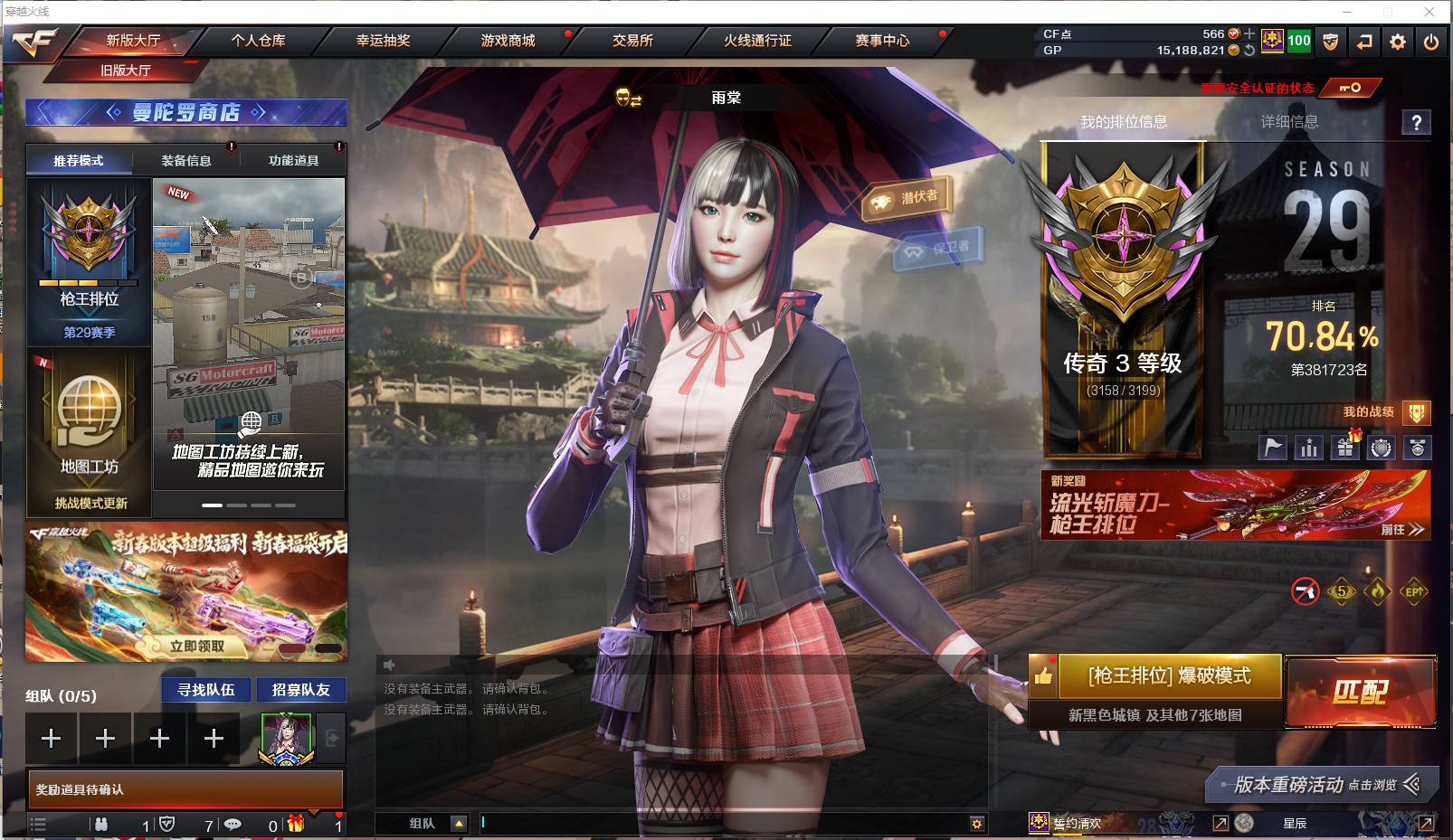Image resolution: width=1453 pixels, height=840 pixels.
Task: Open the 装备信息 tab in the shop panel
Action: [x=187, y=160]
